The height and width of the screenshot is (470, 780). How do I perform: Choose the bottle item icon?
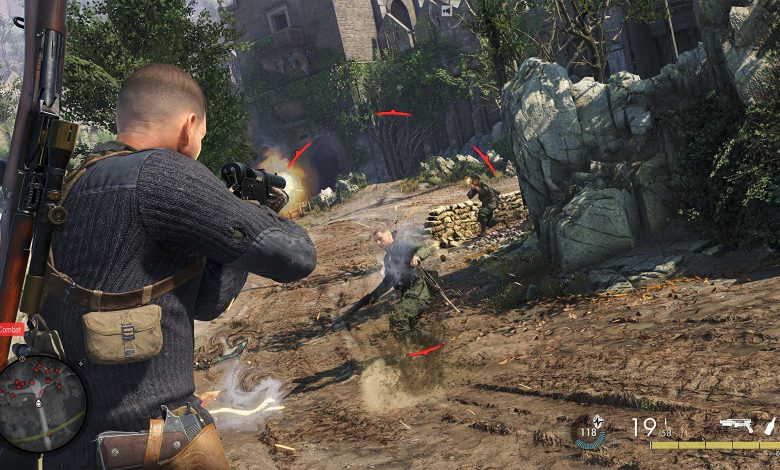pos(769,426)
